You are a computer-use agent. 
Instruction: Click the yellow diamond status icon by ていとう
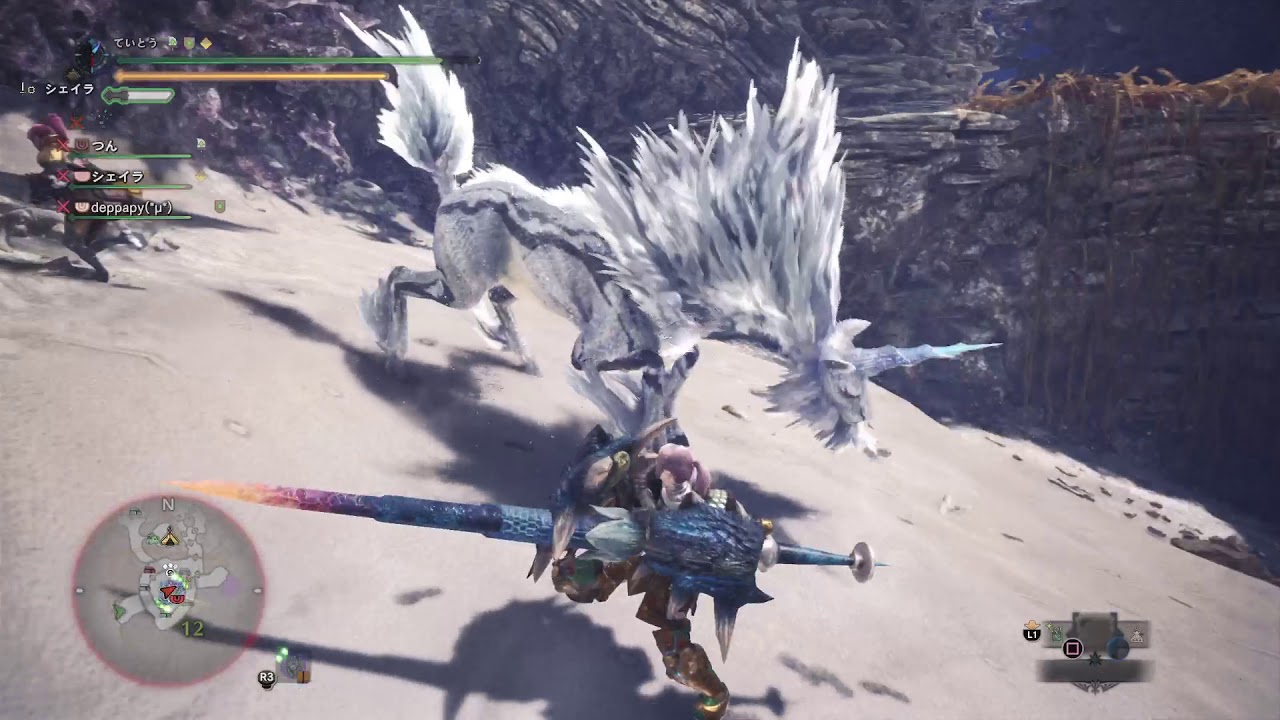(206, 43)
